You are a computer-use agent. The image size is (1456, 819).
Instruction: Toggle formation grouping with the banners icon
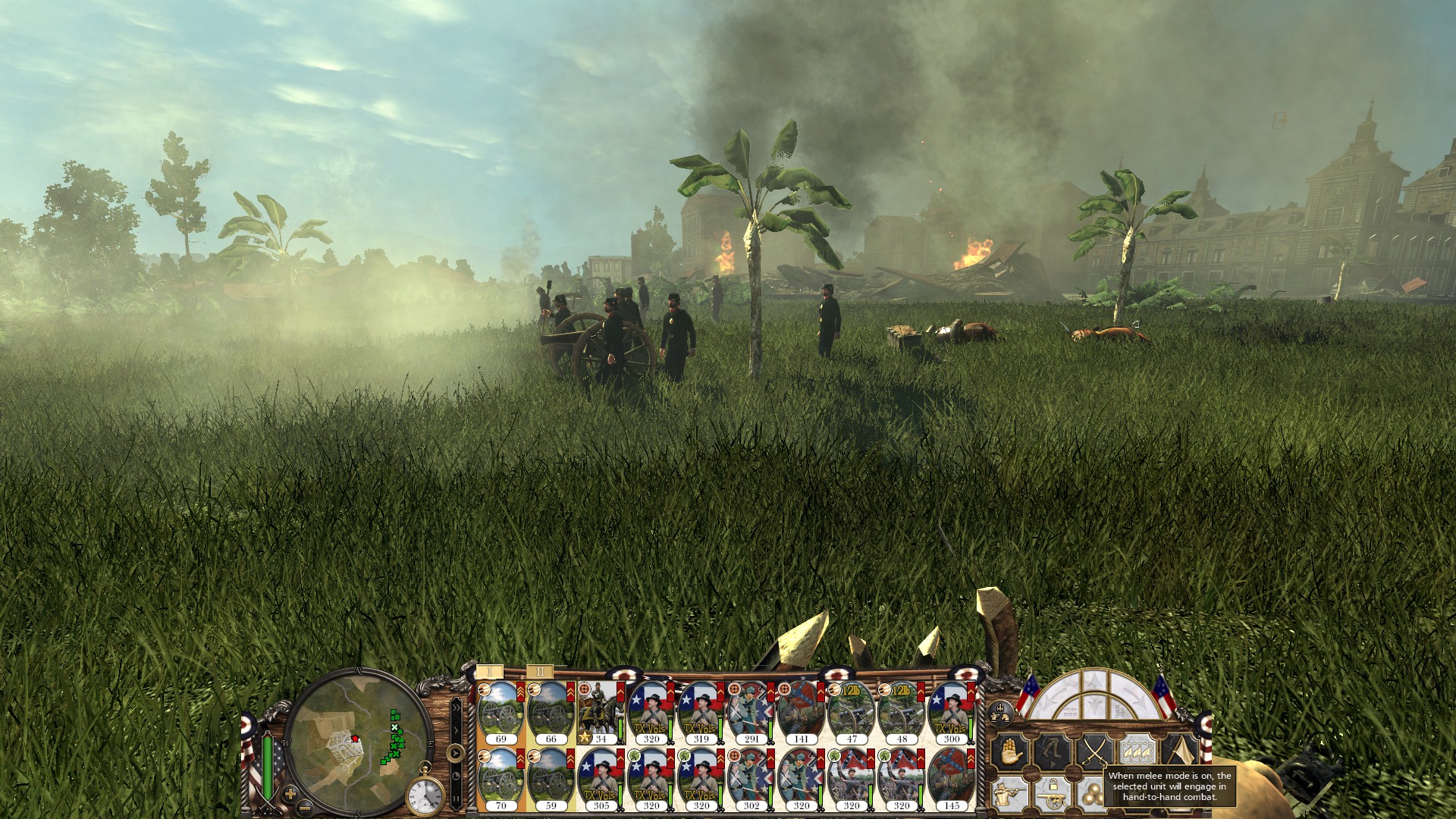tap(1137, 751)
